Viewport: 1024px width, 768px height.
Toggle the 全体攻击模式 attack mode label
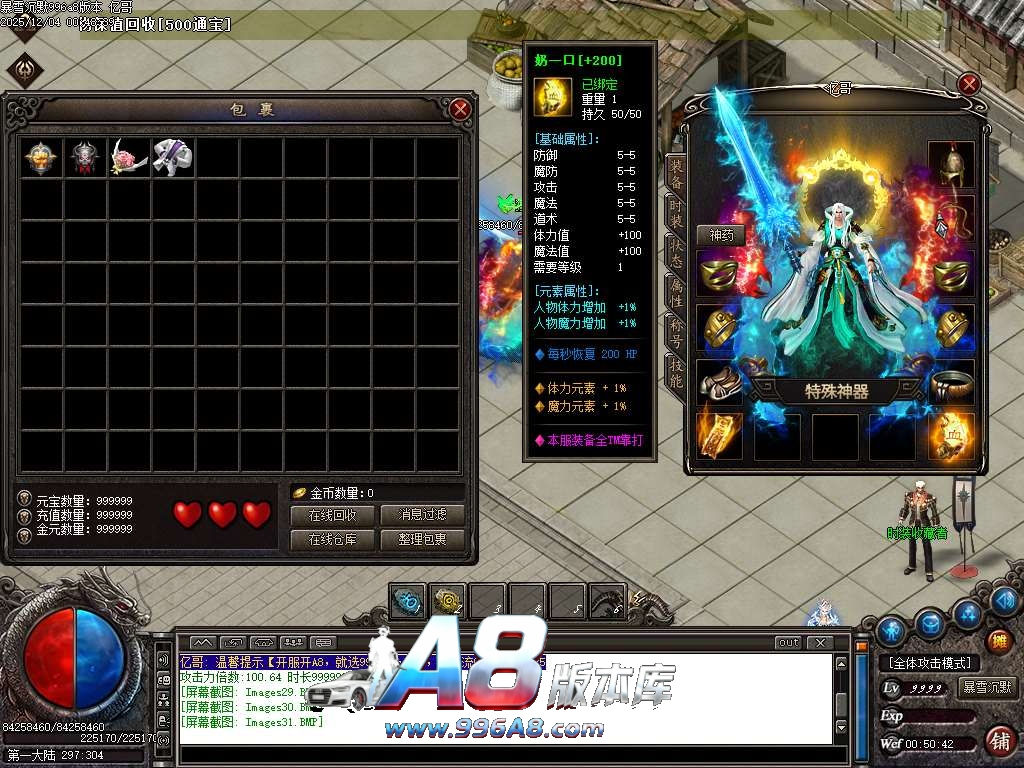(930, 663)
